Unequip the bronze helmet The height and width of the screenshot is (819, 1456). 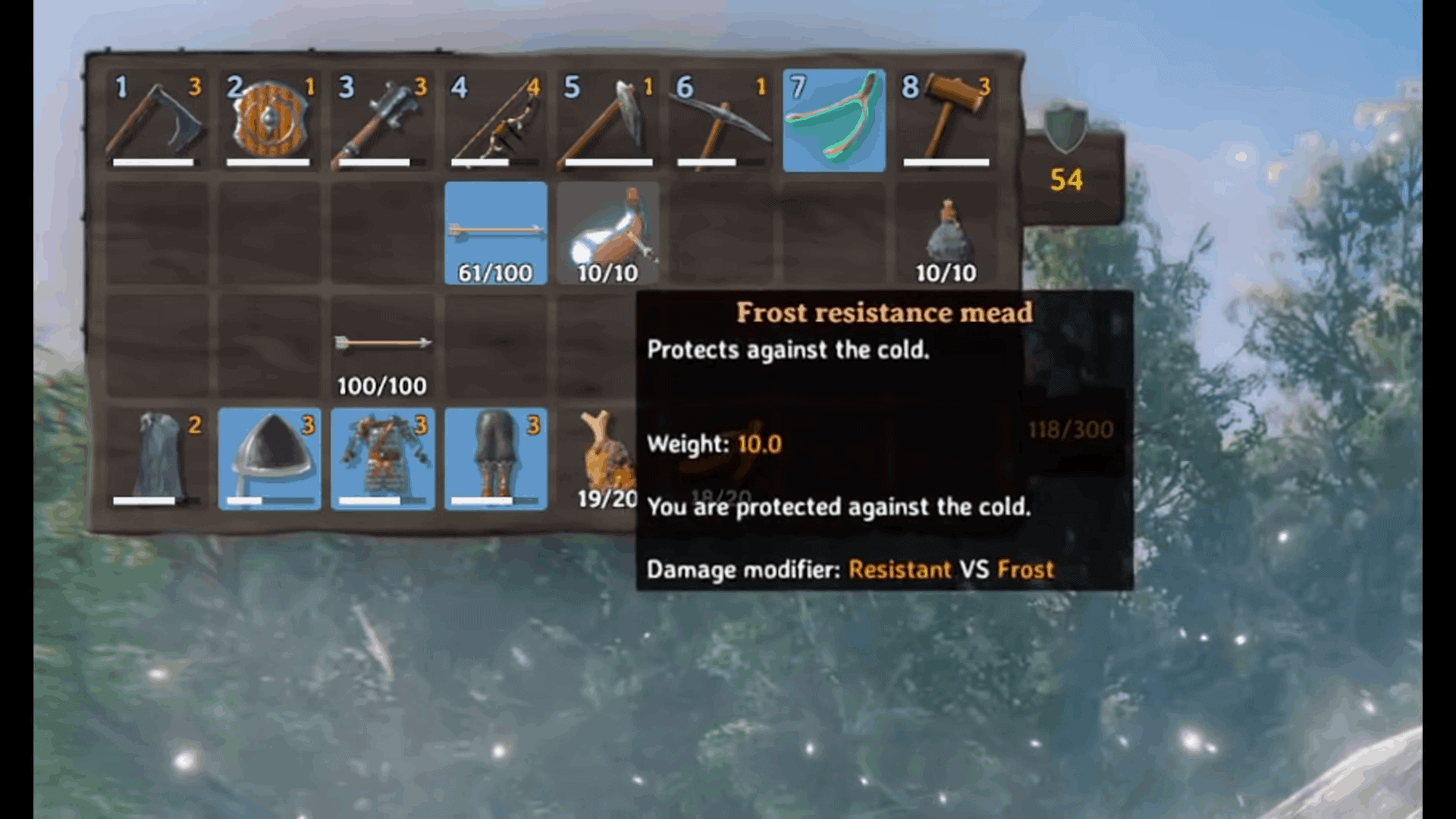click(270, 459)
